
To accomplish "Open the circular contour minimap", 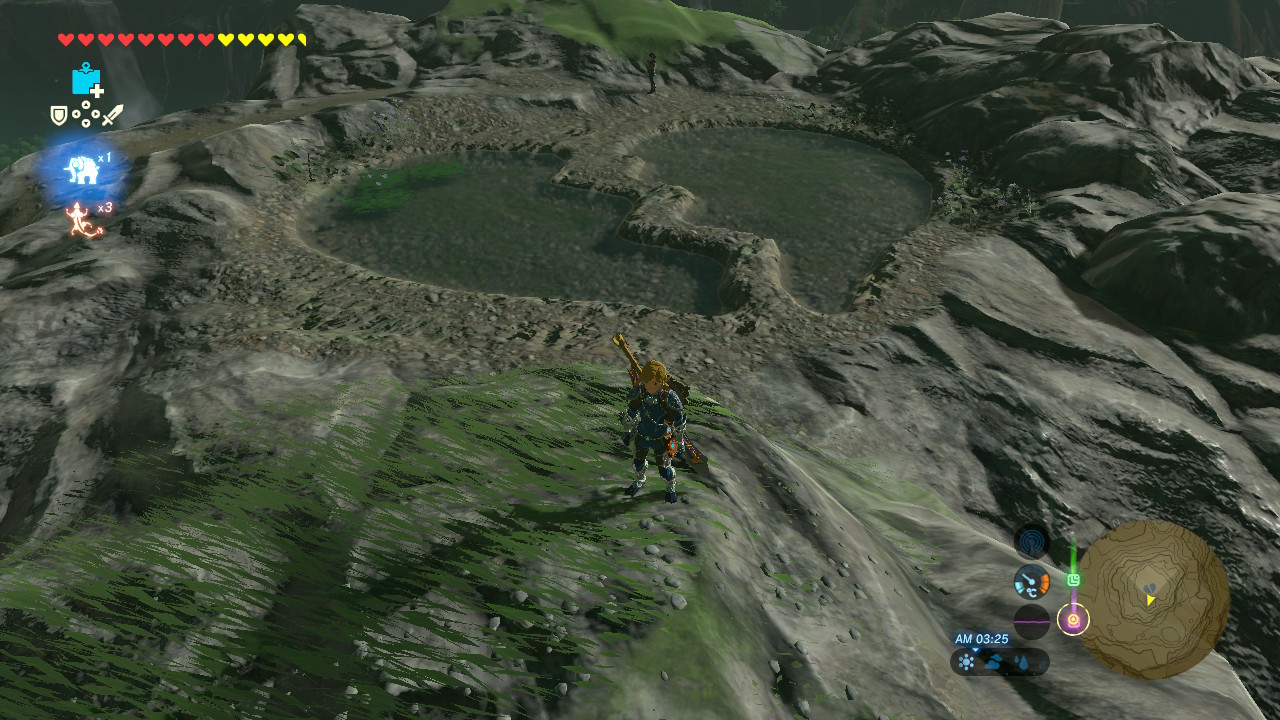I will pos(1152,599).
